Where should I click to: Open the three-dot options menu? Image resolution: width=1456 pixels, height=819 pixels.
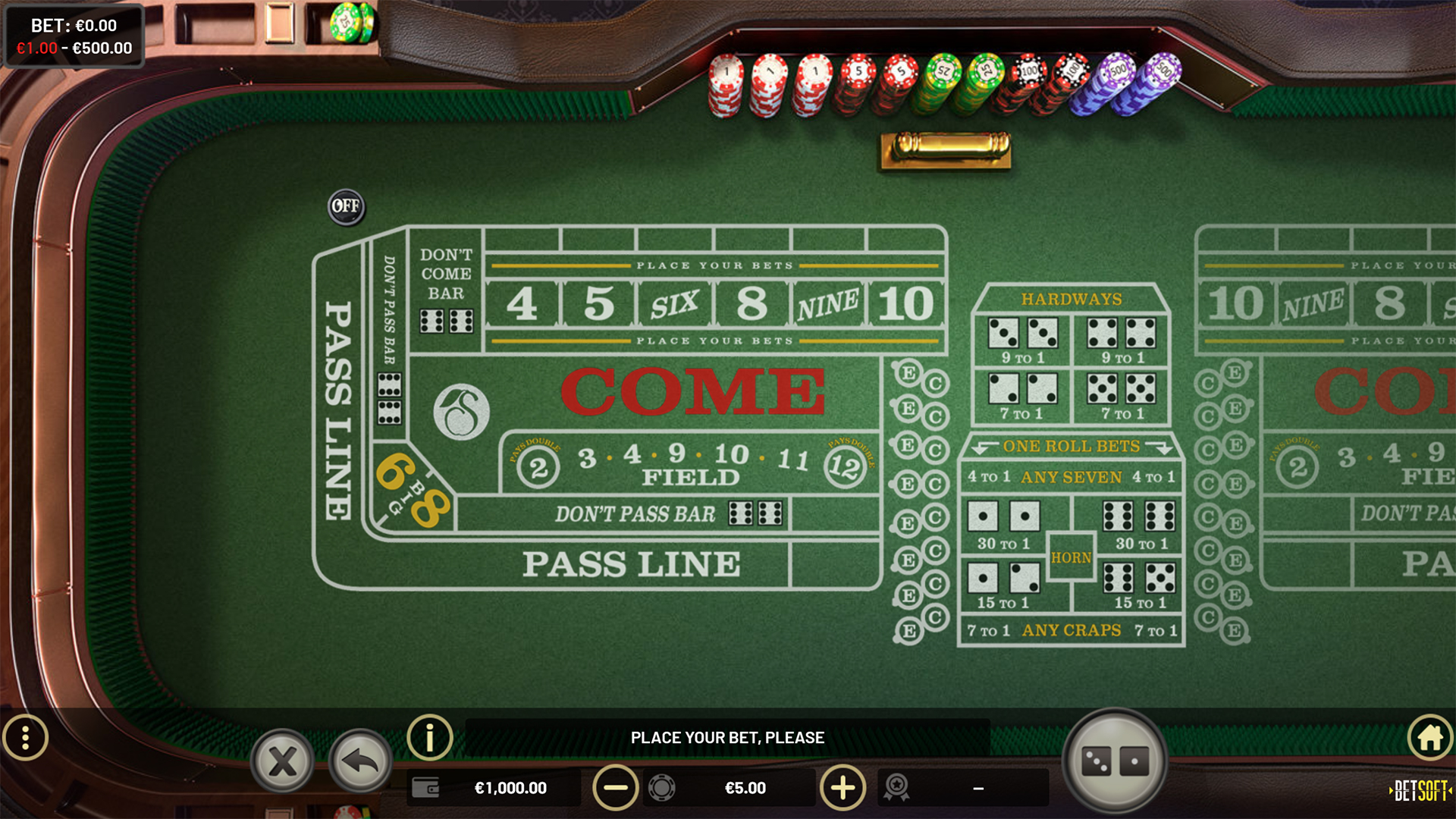(27, 737)
